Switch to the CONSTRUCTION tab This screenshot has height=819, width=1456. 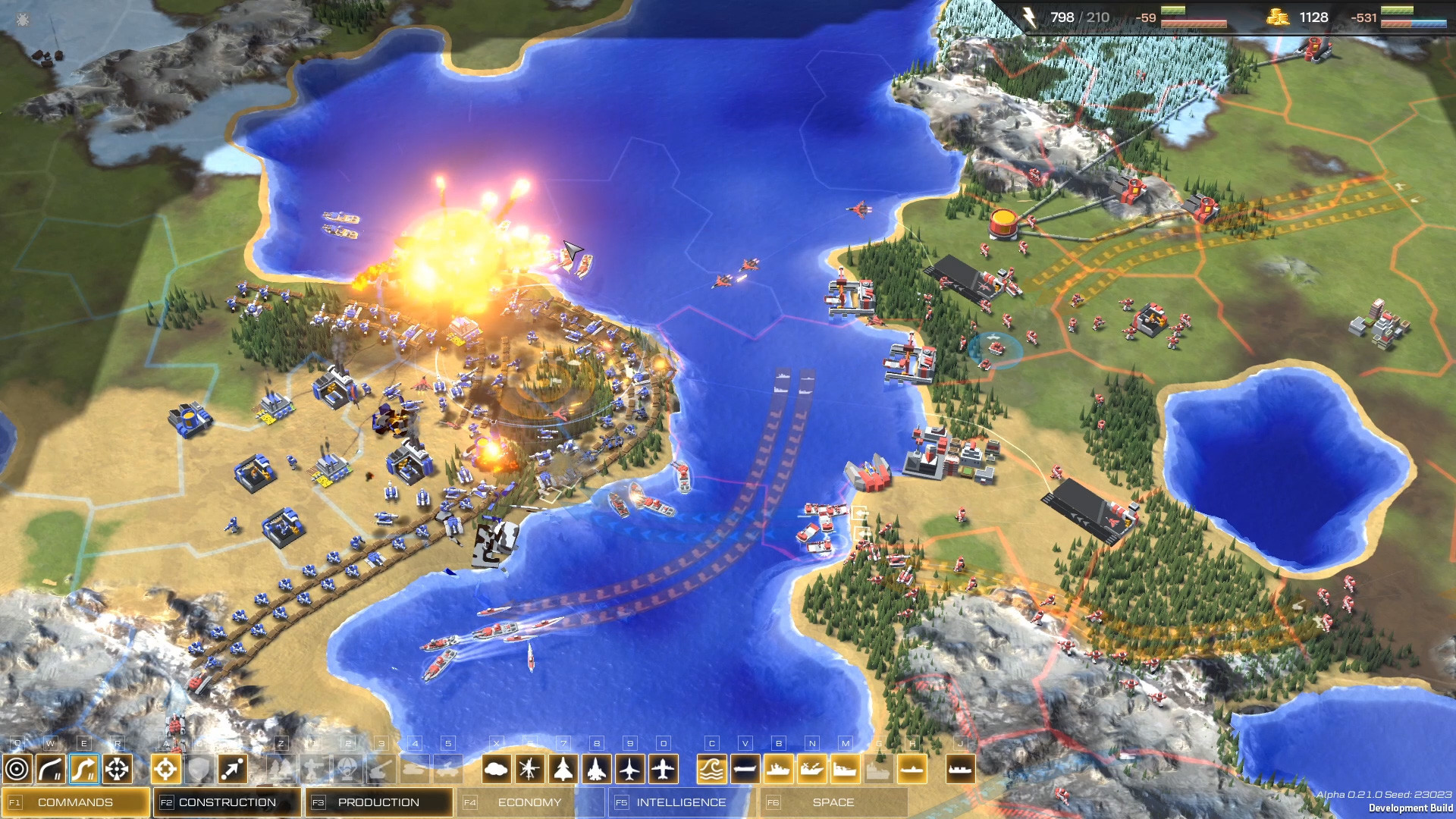coord(226,802)
